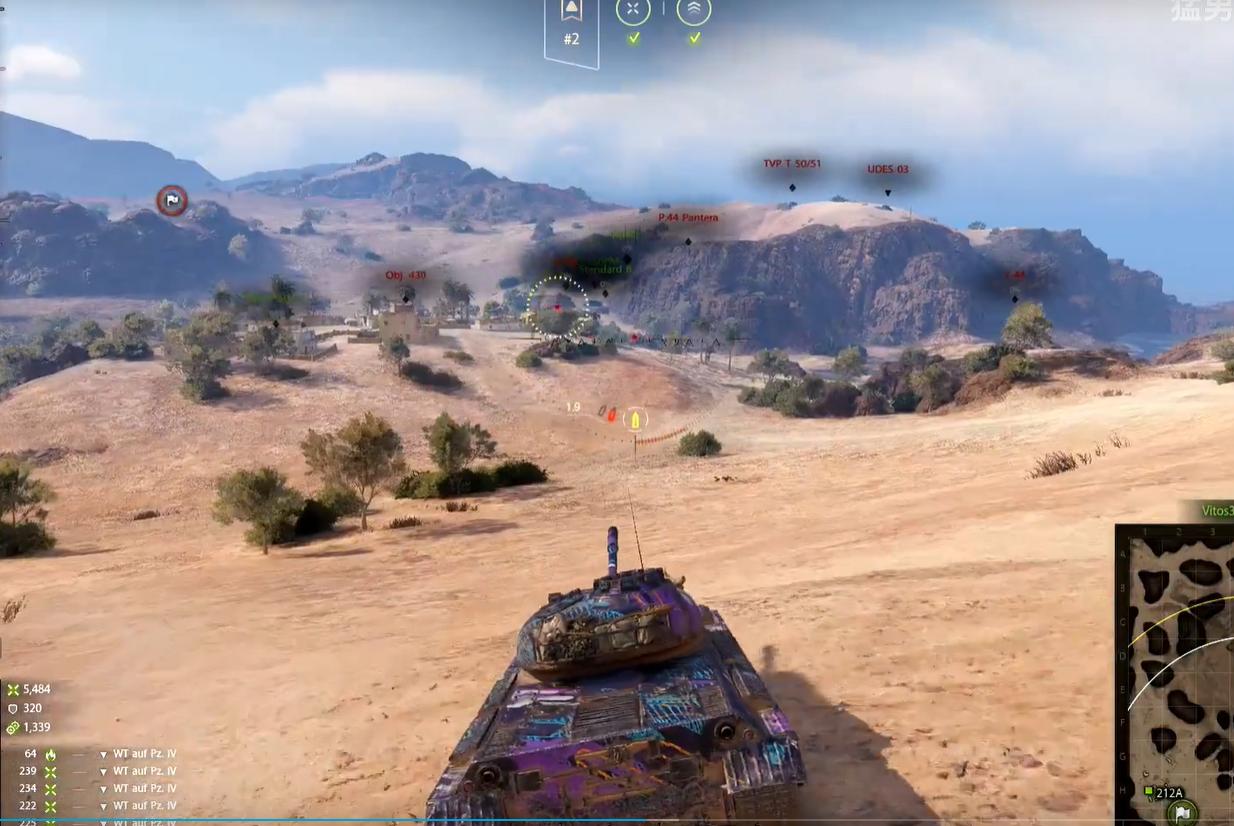Open the minimap in the corner
1234x826 pixels.
1176,670
